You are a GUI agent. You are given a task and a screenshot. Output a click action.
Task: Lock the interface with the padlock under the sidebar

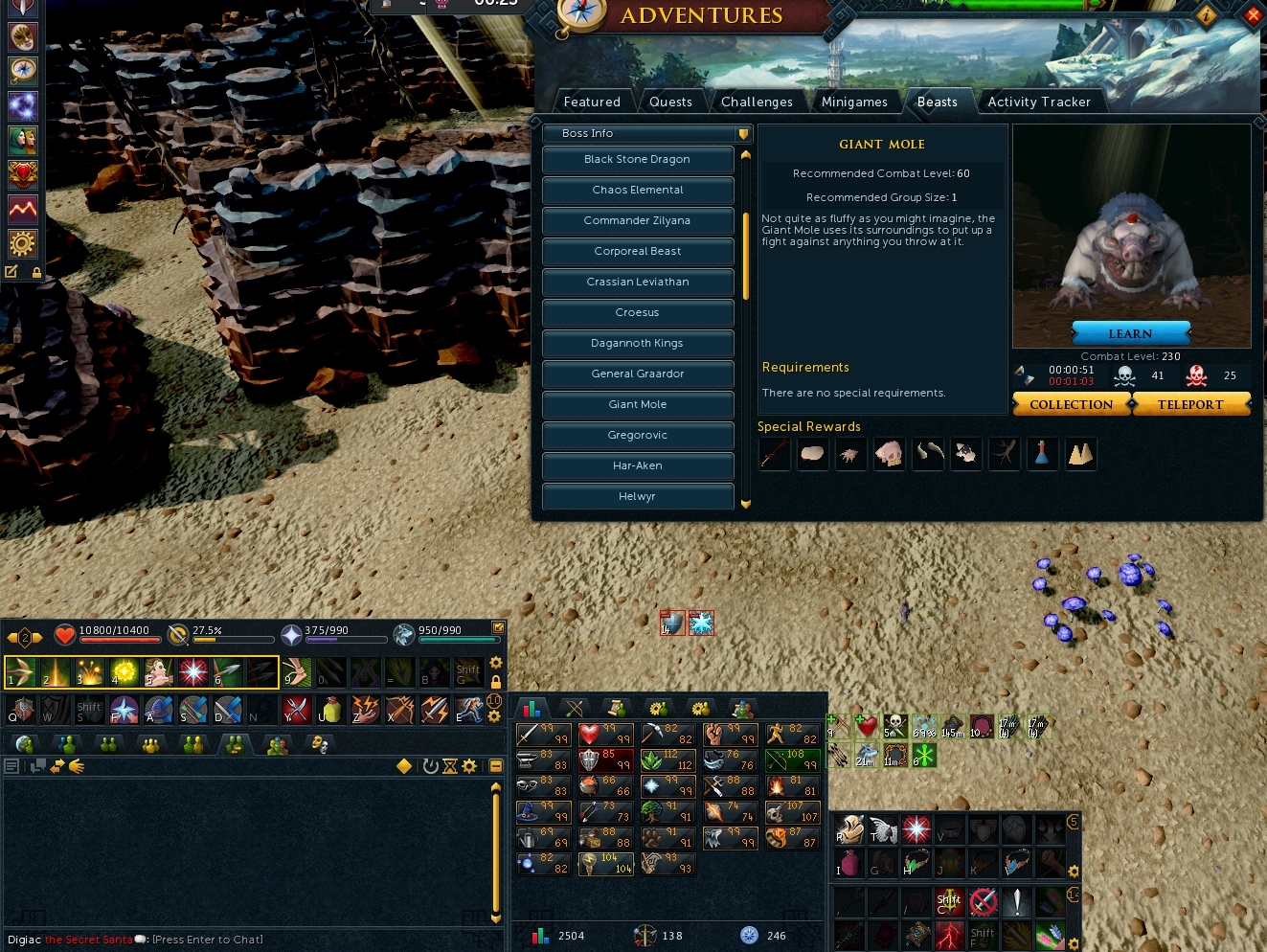pos(37,272)
